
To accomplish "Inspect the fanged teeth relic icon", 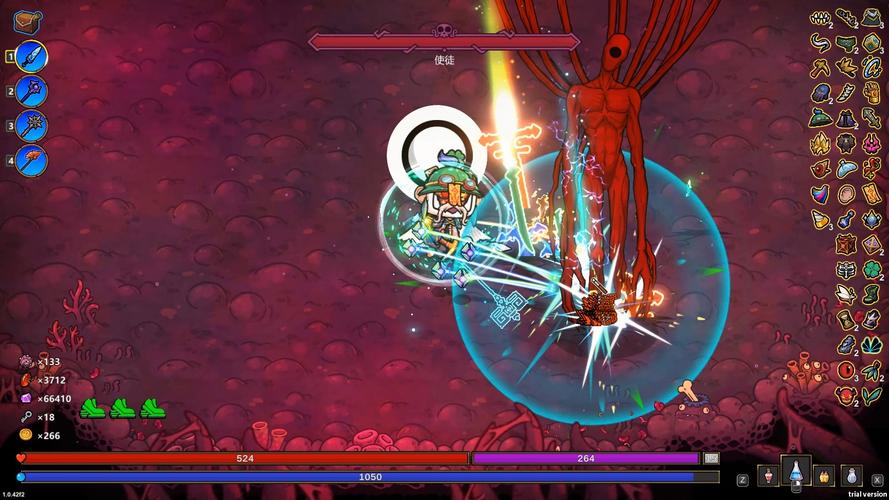I will click(x=820, y=18).
